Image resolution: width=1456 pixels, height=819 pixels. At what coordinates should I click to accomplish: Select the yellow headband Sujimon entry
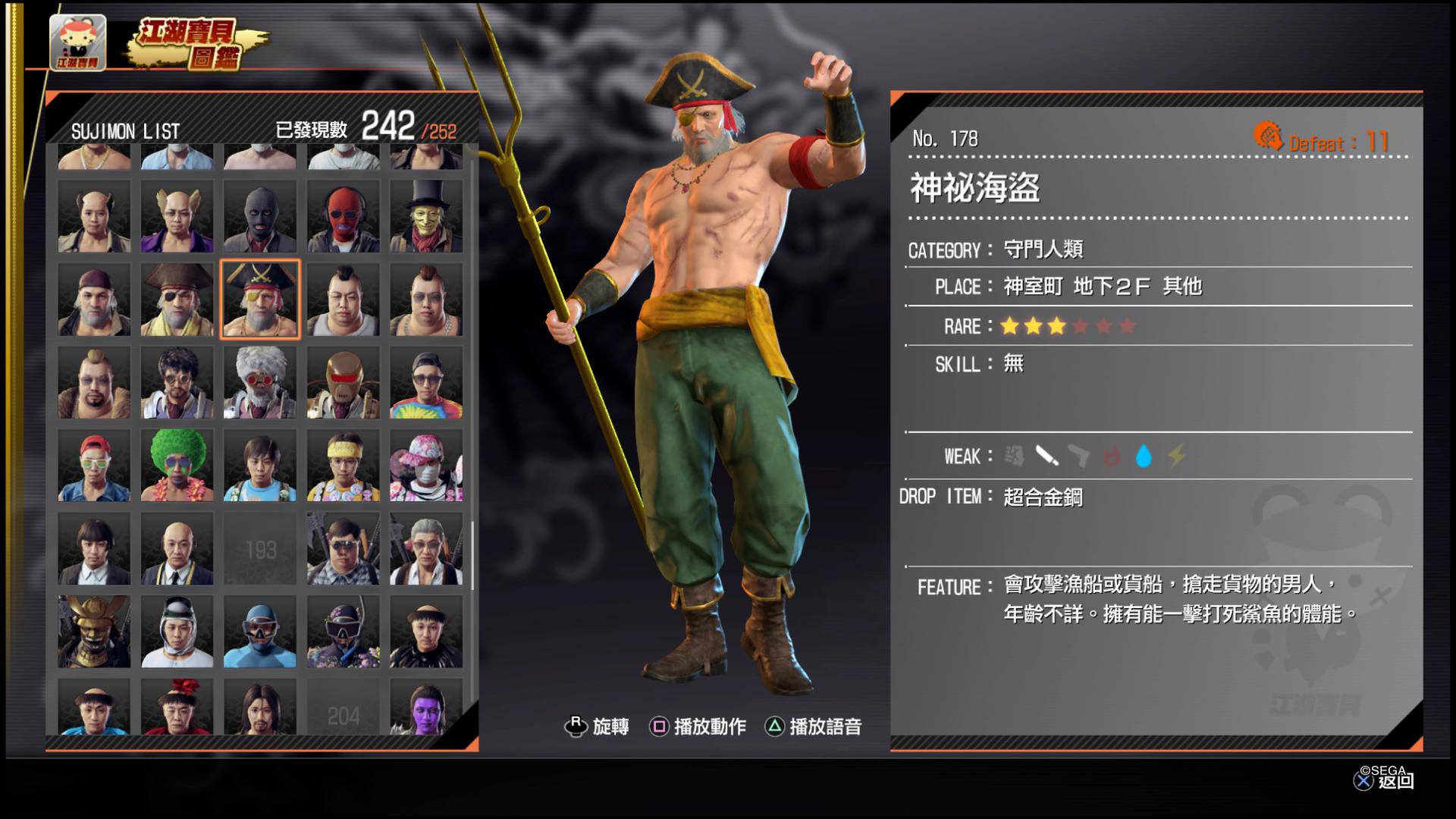pyautogui.click(x=343, y=466)
